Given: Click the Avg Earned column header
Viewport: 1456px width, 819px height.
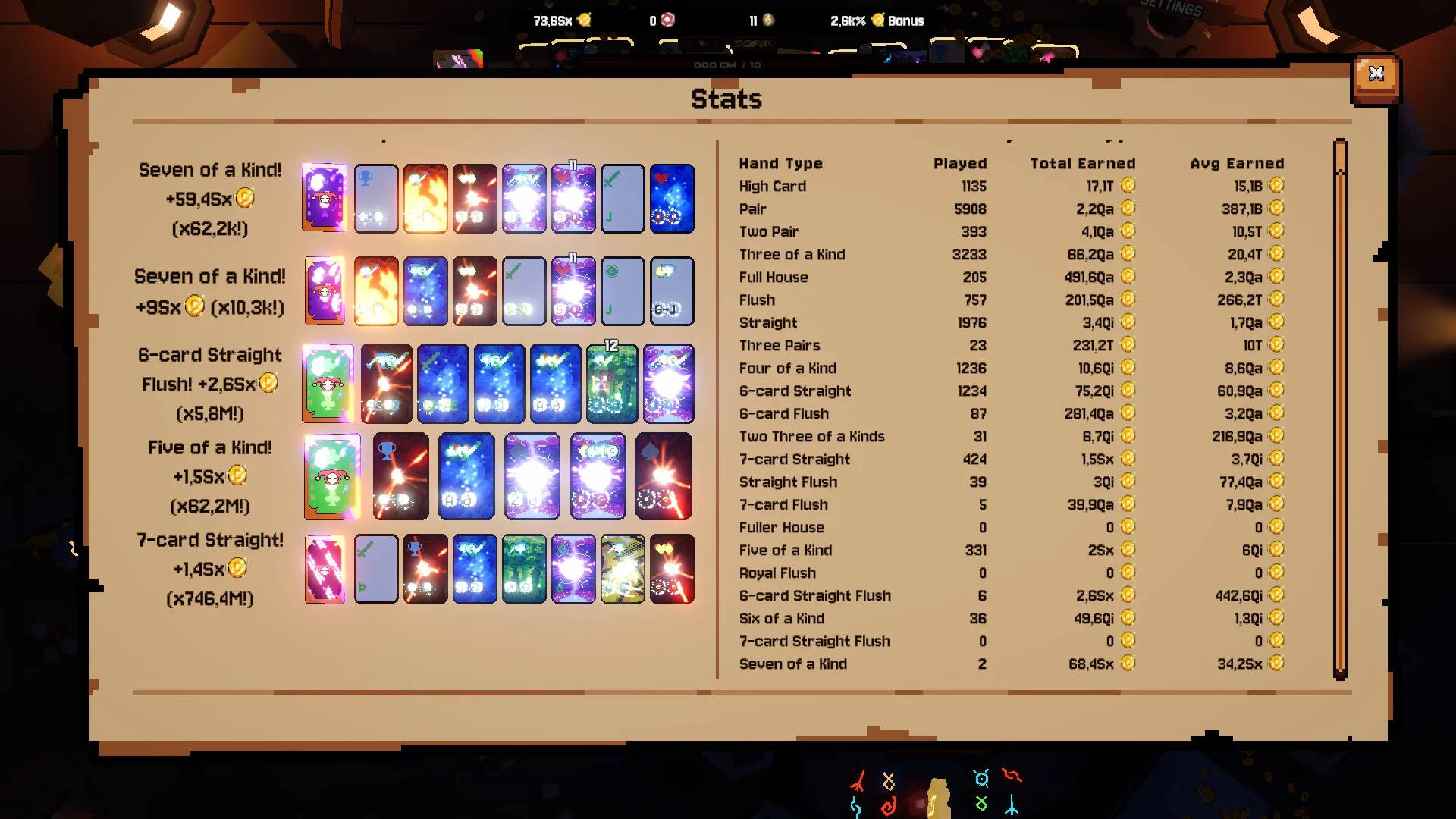Looking at the screenshot, I should pyautogui.click(x=1237, y=164).
